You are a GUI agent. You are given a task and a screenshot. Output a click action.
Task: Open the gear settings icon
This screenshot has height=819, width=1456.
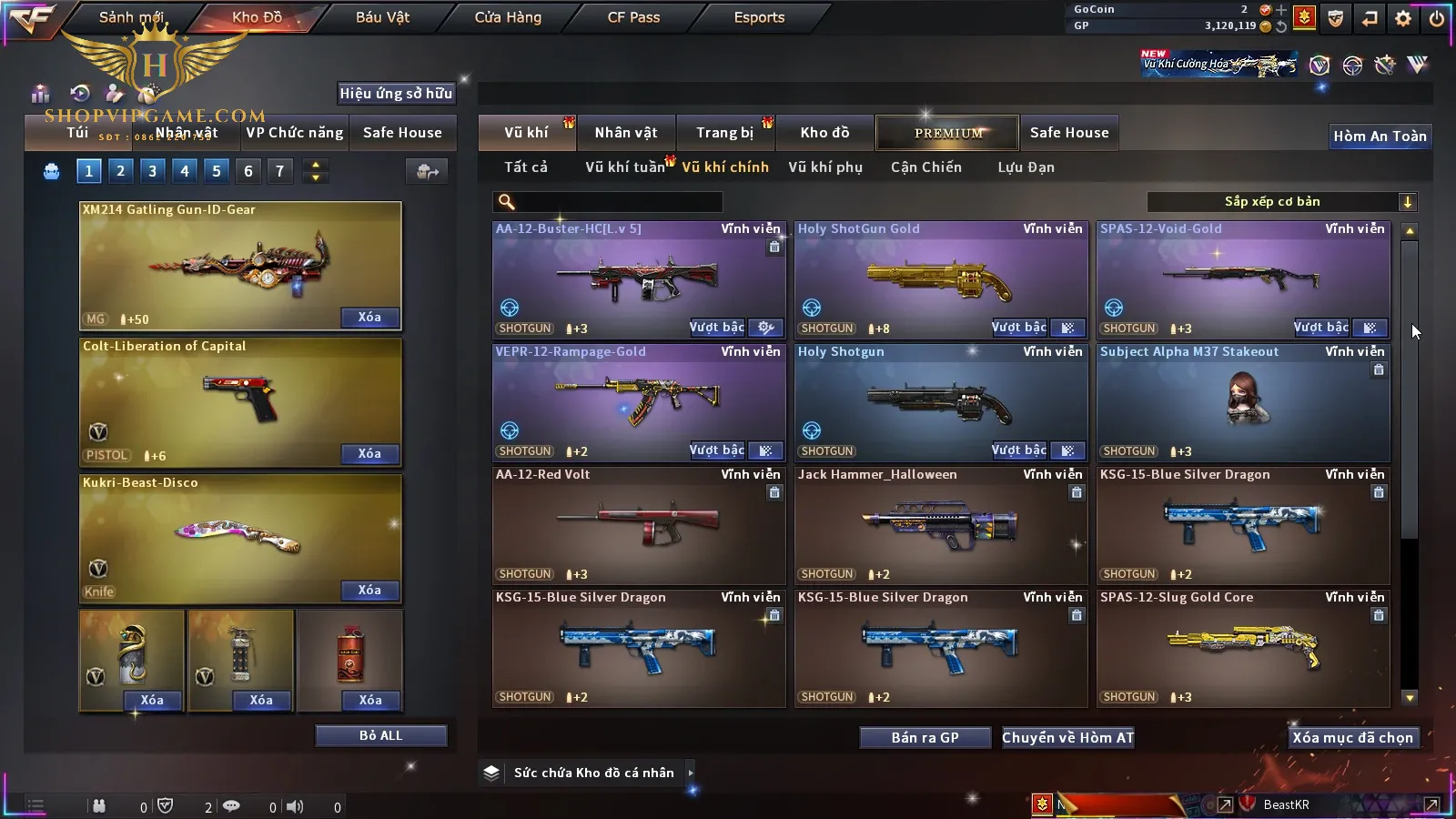point(1403,18)
